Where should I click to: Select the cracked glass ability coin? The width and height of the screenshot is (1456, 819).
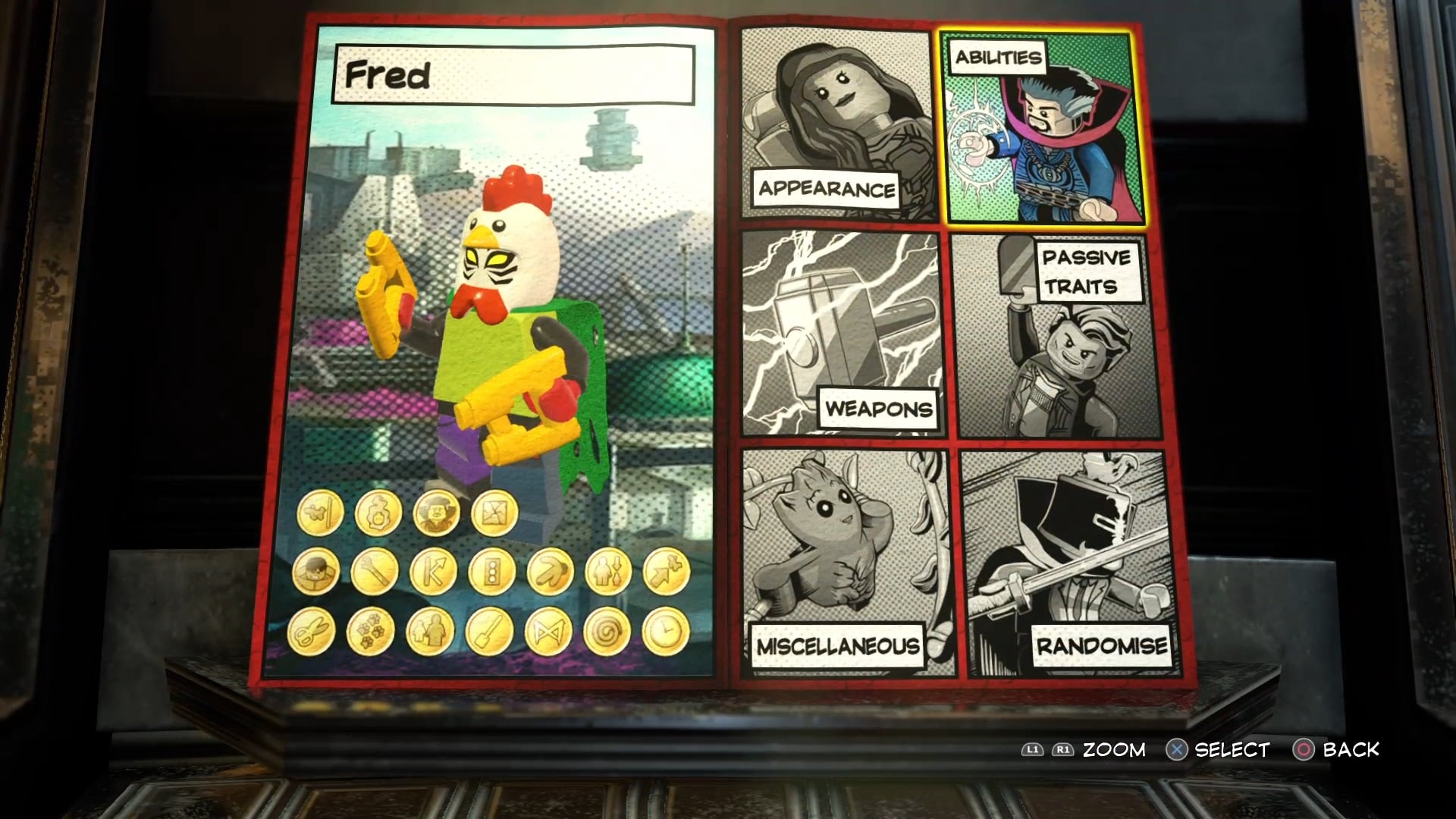click(x=494, y=513)
